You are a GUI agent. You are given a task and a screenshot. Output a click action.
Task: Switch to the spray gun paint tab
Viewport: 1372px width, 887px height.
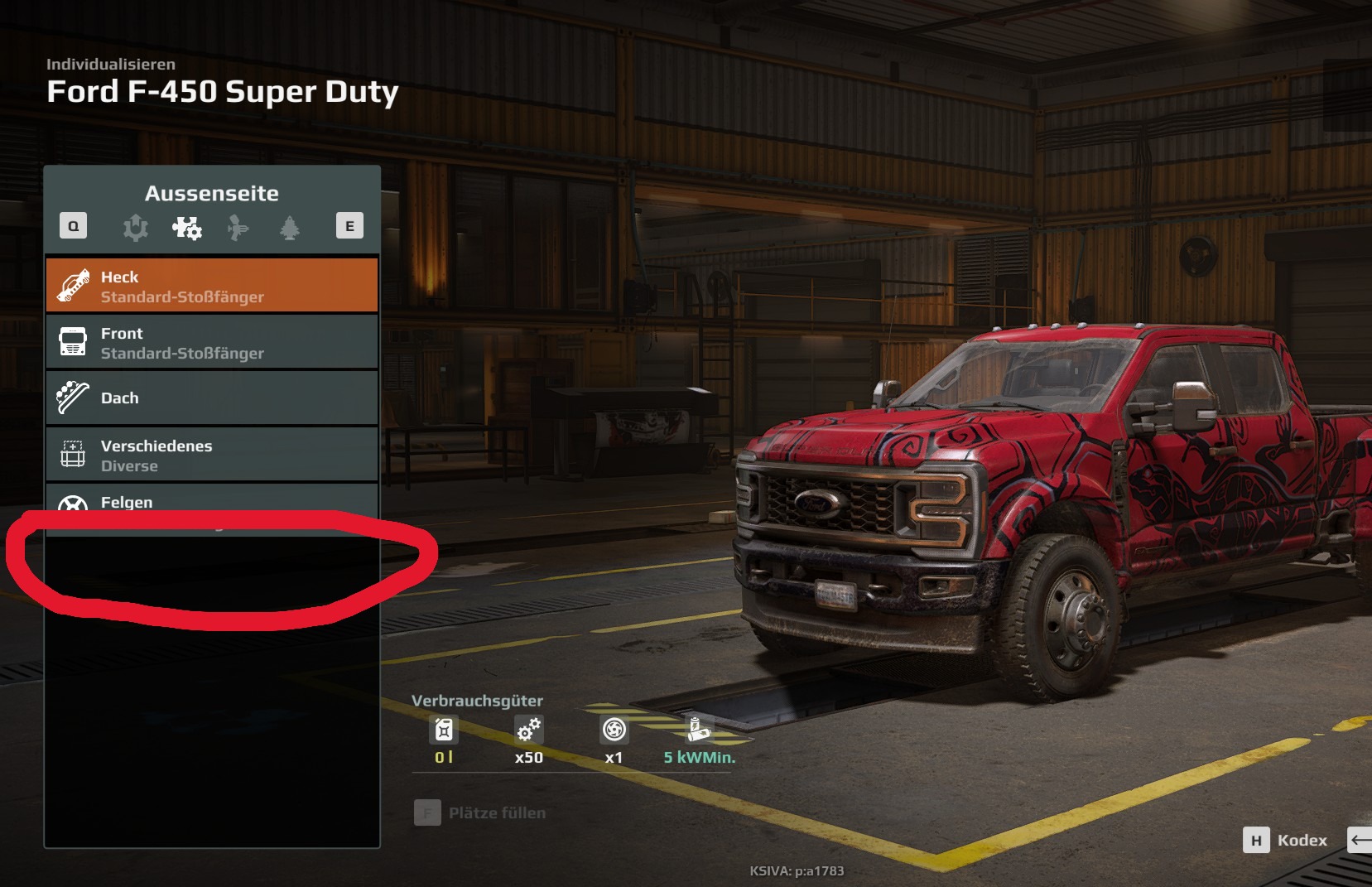238,227
